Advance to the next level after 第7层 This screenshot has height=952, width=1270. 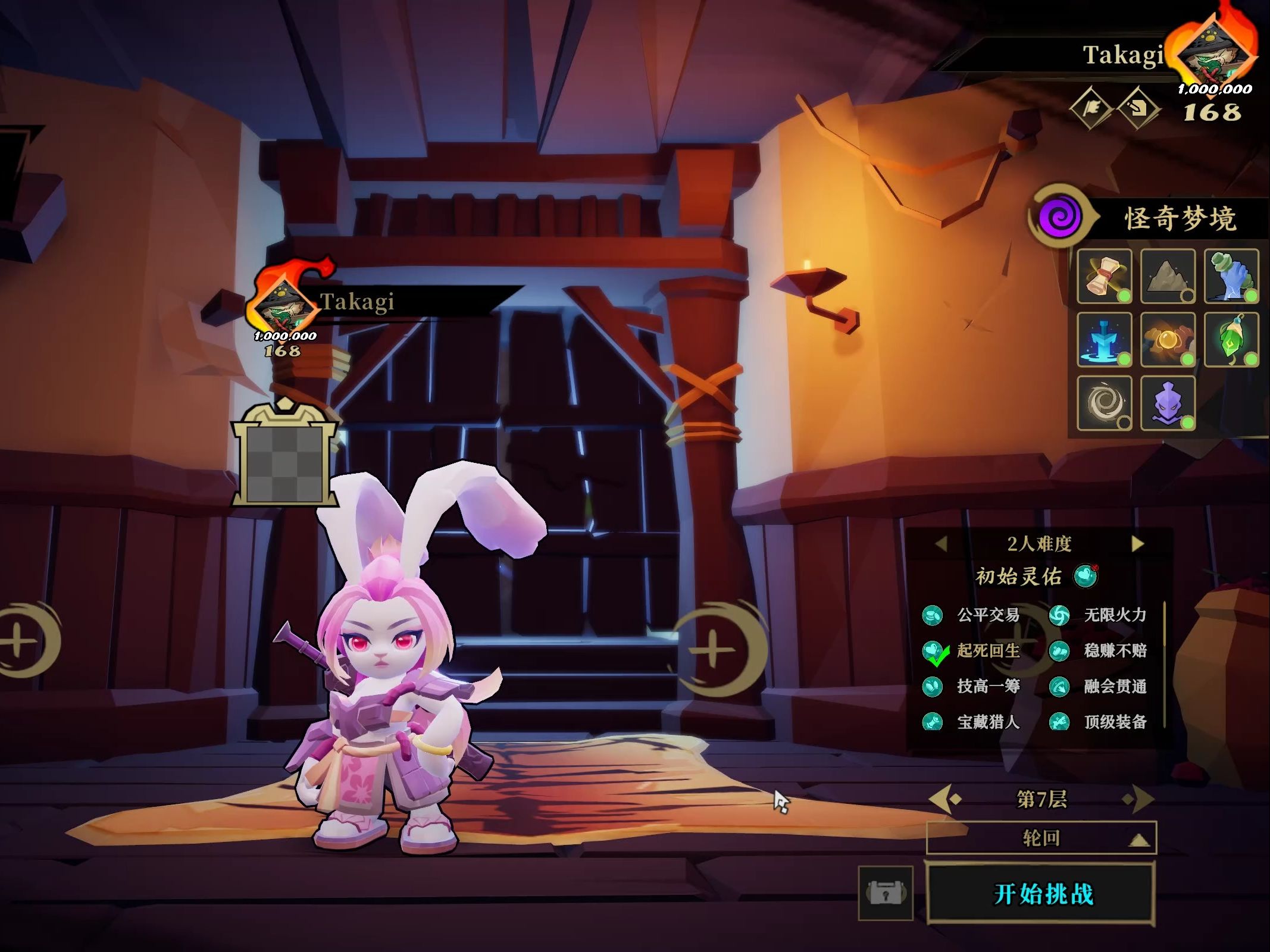pyautogui.click(x=1138, y=799)
